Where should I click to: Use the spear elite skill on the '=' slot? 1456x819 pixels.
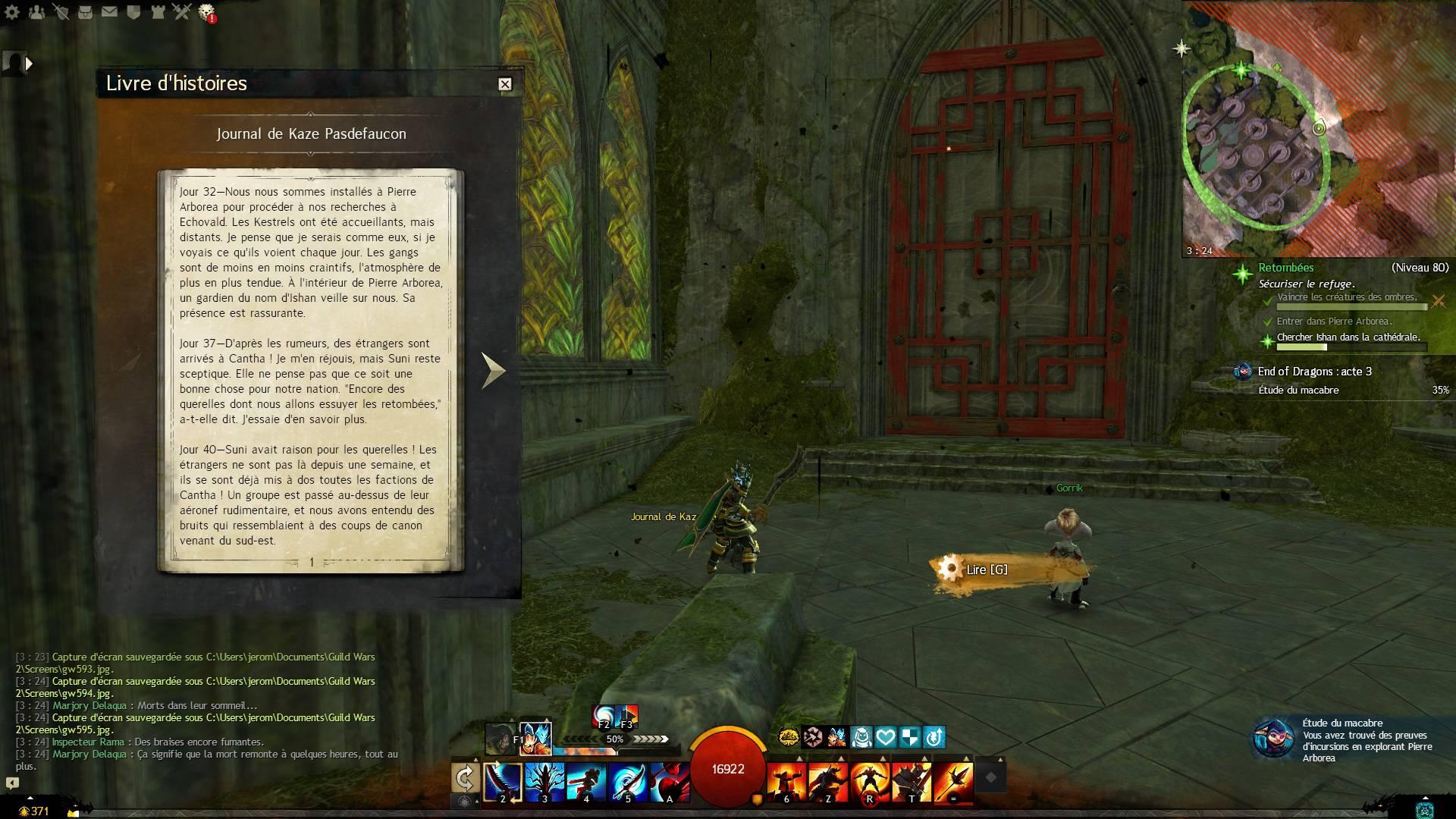coord(953,780)
